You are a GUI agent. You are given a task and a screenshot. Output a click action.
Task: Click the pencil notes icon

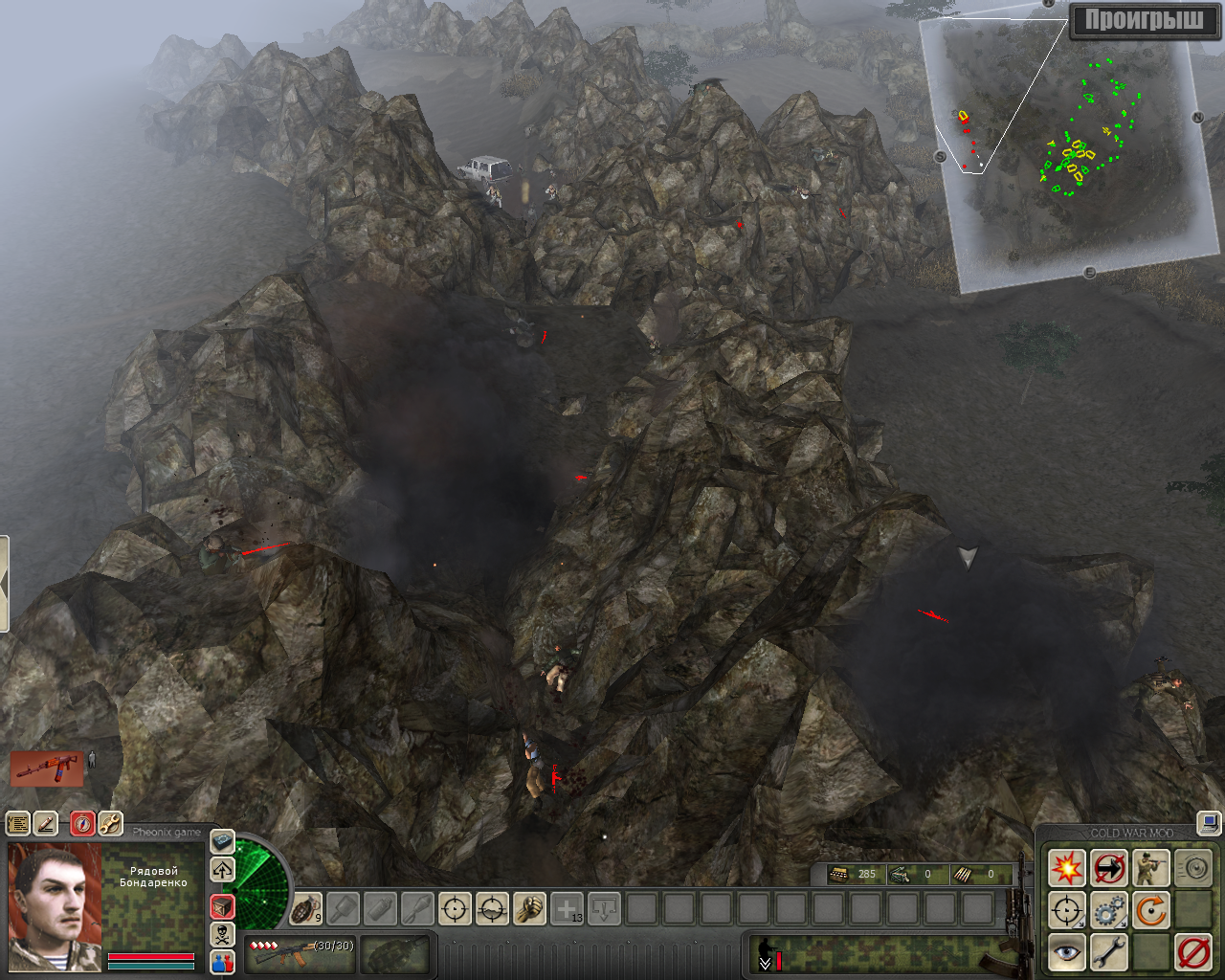point(45,823)
